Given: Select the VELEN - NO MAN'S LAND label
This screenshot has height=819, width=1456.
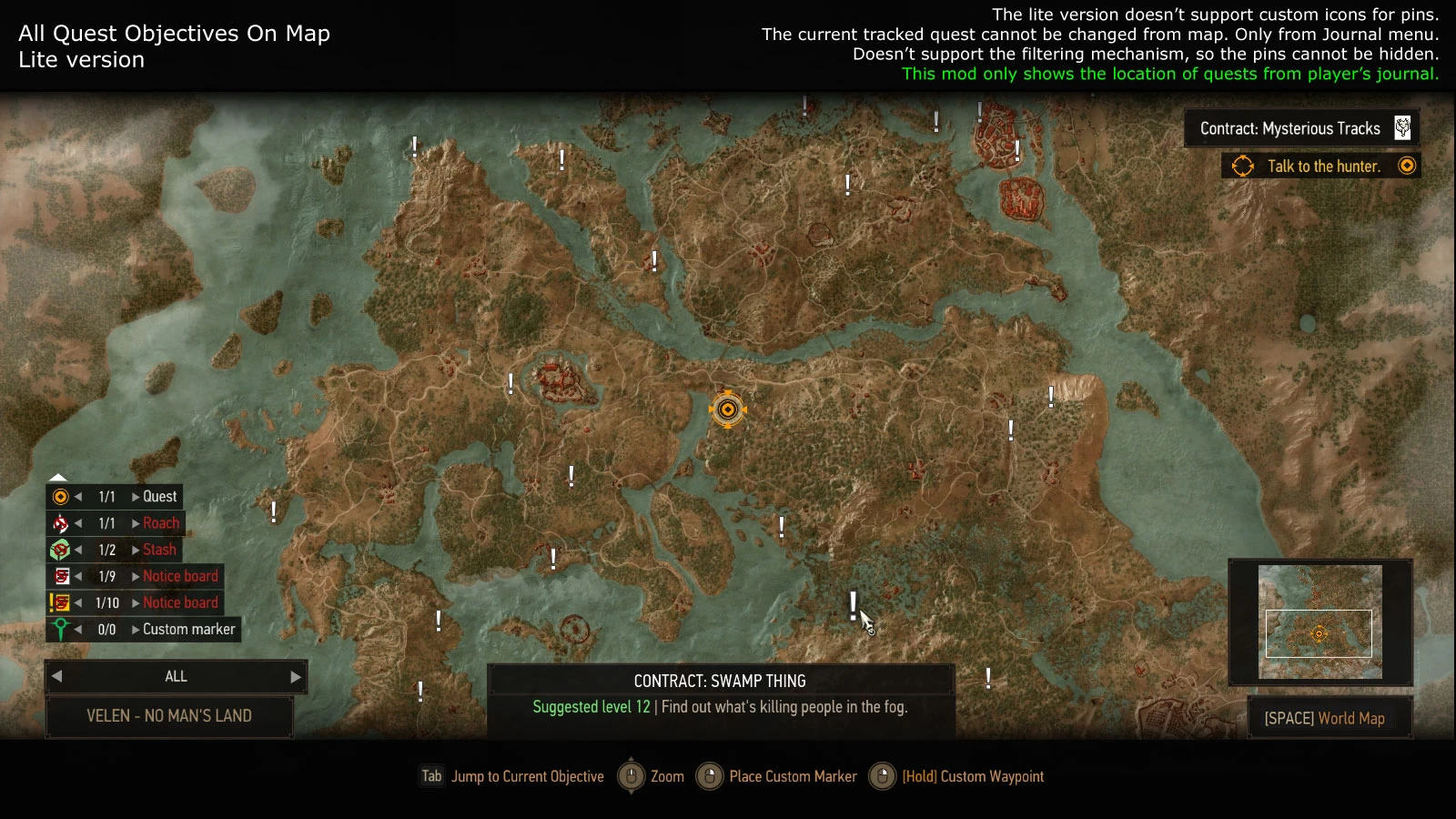Looking at the screenshot, I should tap(170, 716).
